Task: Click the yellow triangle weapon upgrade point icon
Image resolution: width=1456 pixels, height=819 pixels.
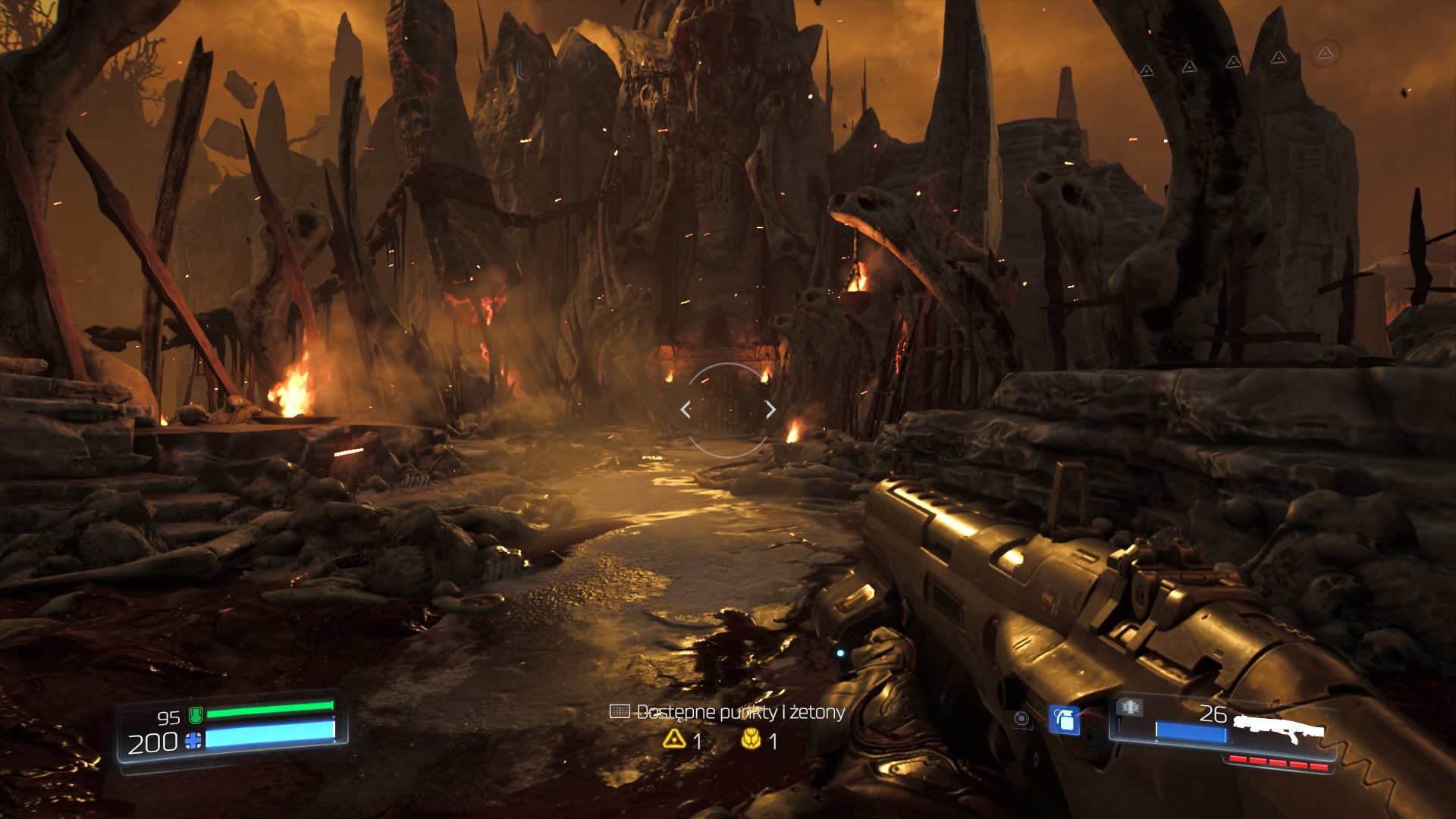Action: (x=674, y=739)
